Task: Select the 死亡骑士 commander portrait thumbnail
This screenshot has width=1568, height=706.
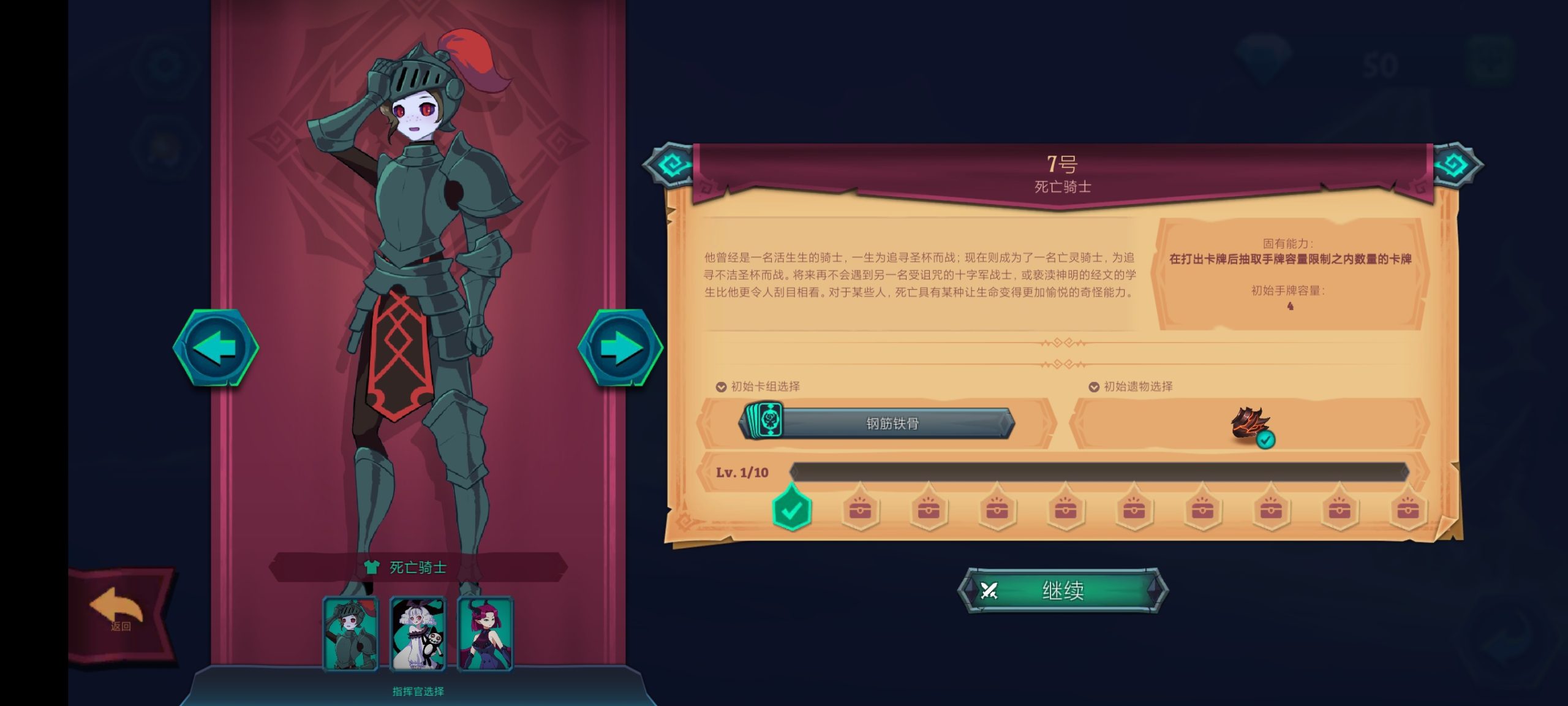Action: click(352, 634)
